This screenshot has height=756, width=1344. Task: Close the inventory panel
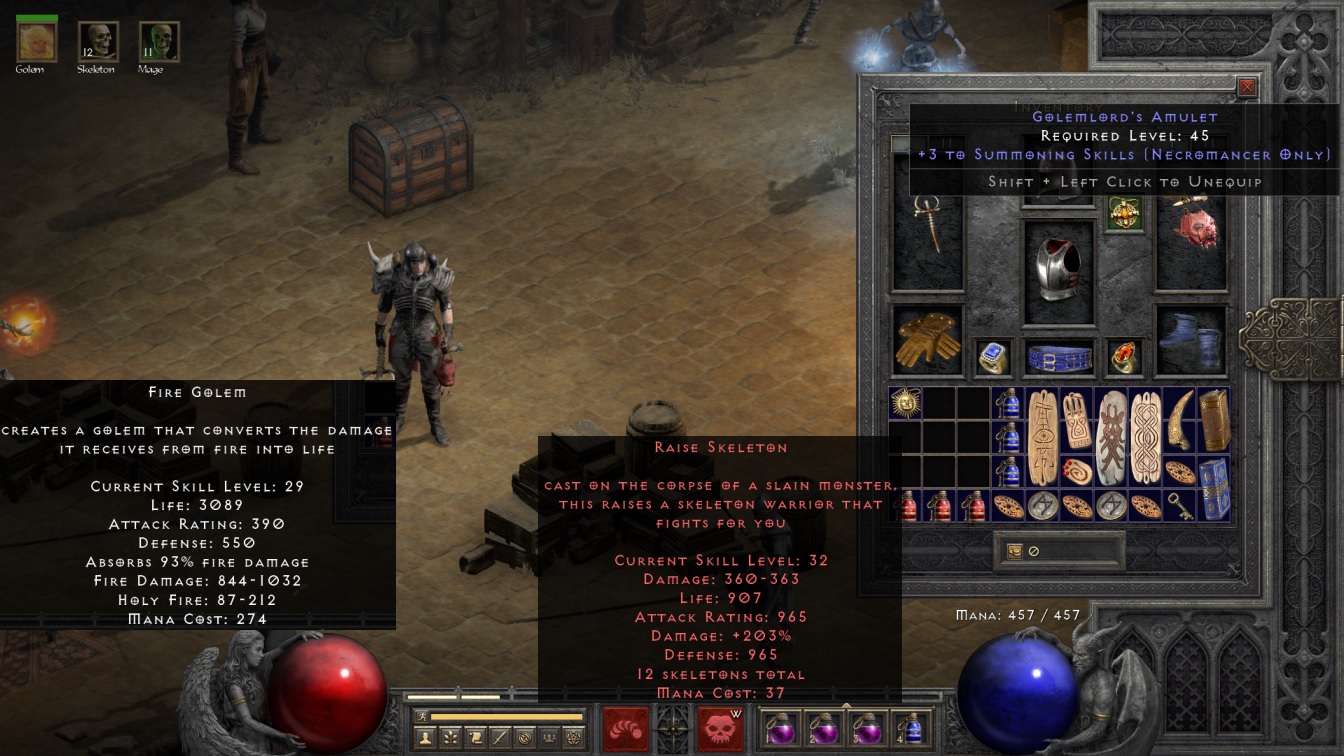(1247, 88)
